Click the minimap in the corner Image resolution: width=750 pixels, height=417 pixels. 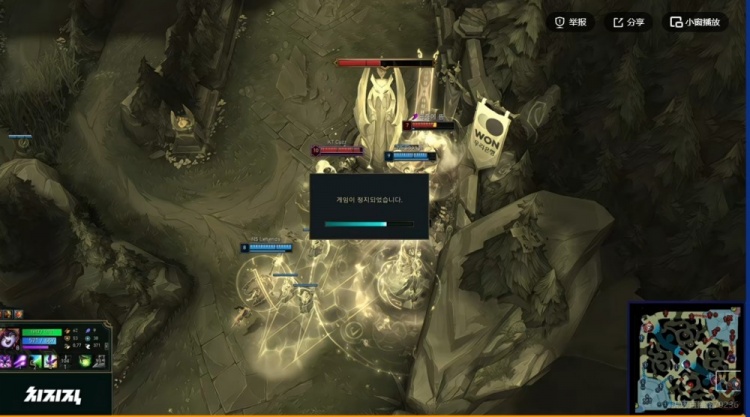pos(685,358)
